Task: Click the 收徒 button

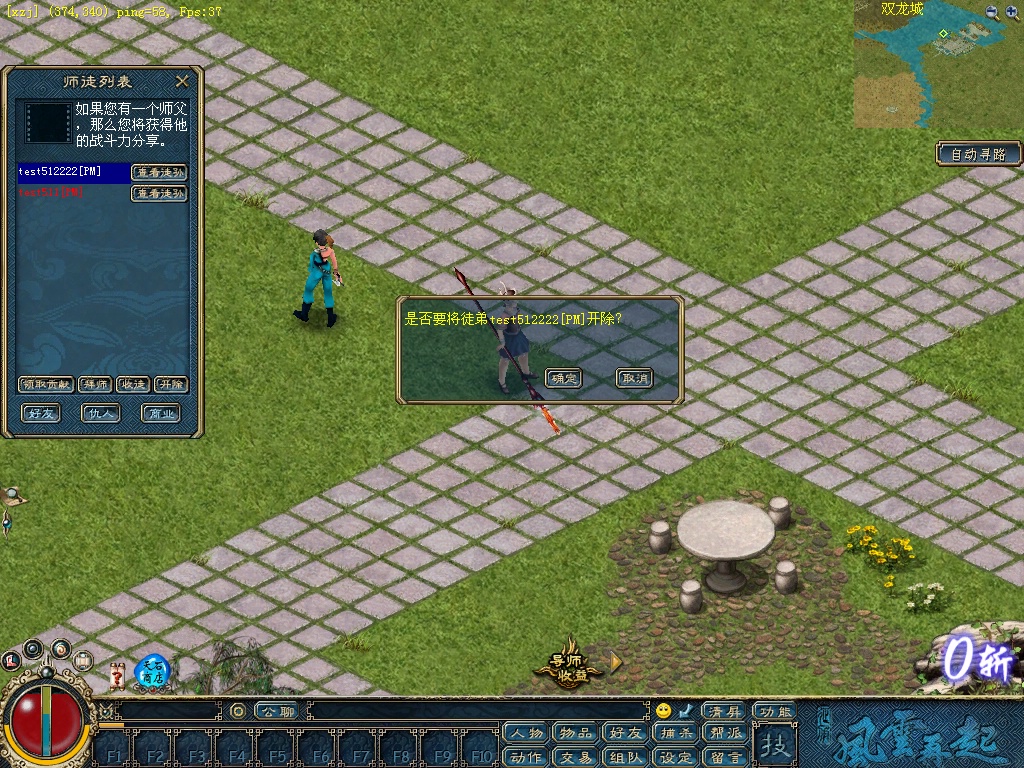Action: point(133,384)
